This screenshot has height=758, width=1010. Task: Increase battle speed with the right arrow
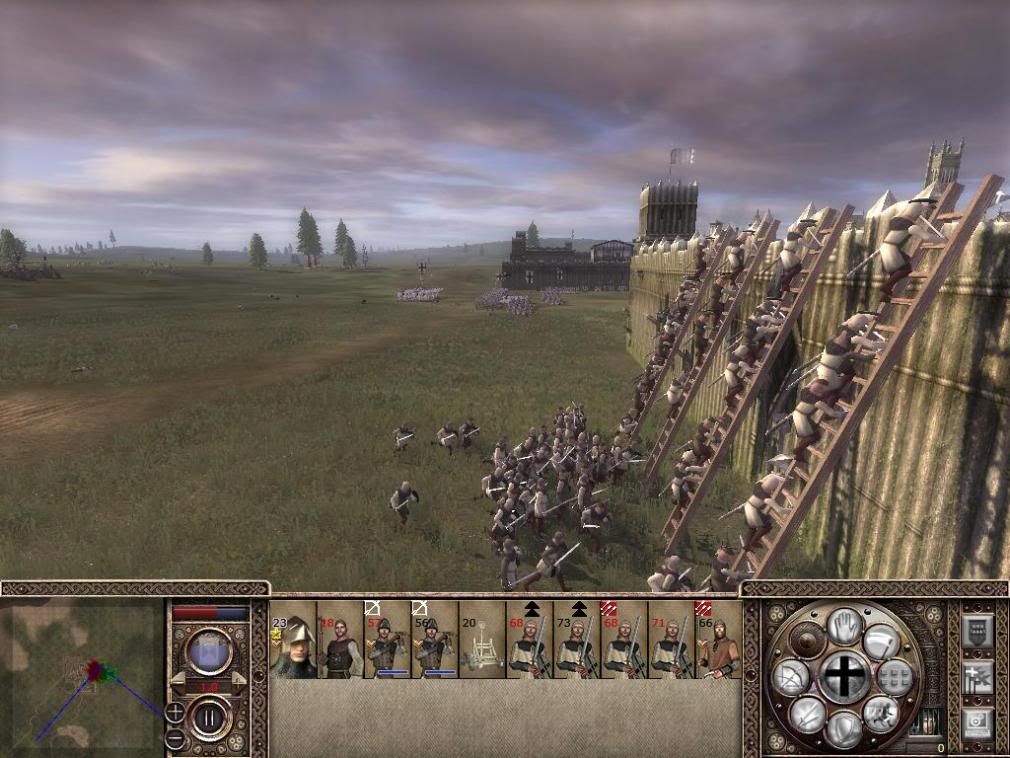click(x=238, y=679)
